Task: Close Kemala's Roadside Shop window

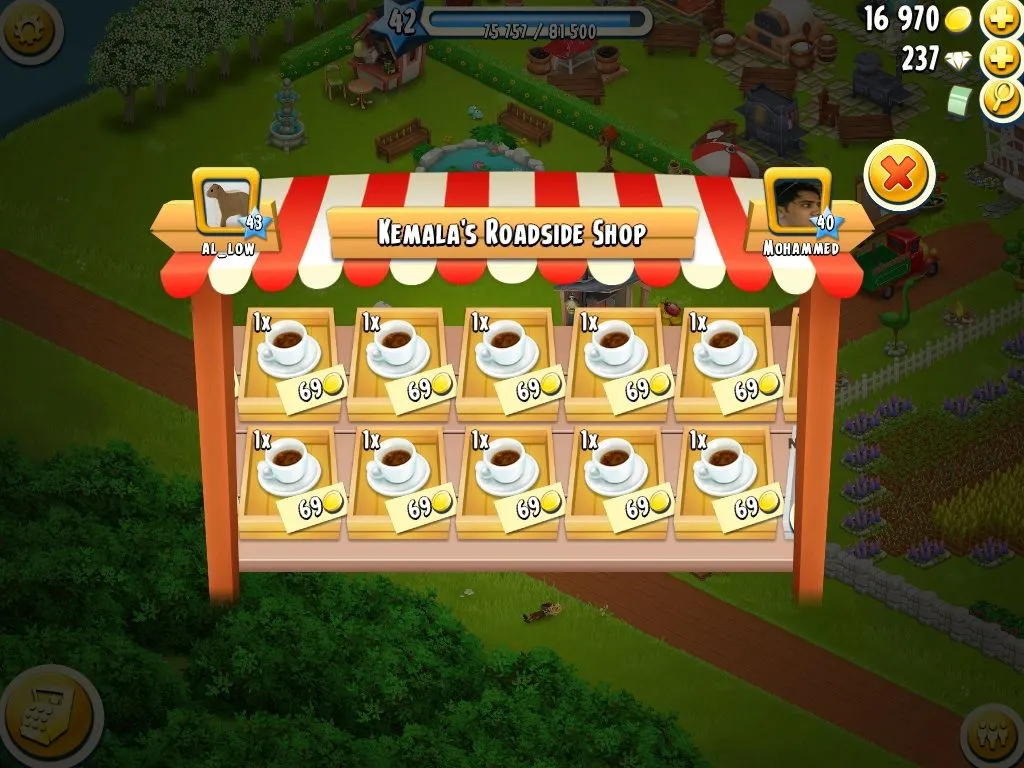Action: pos(899,177)
